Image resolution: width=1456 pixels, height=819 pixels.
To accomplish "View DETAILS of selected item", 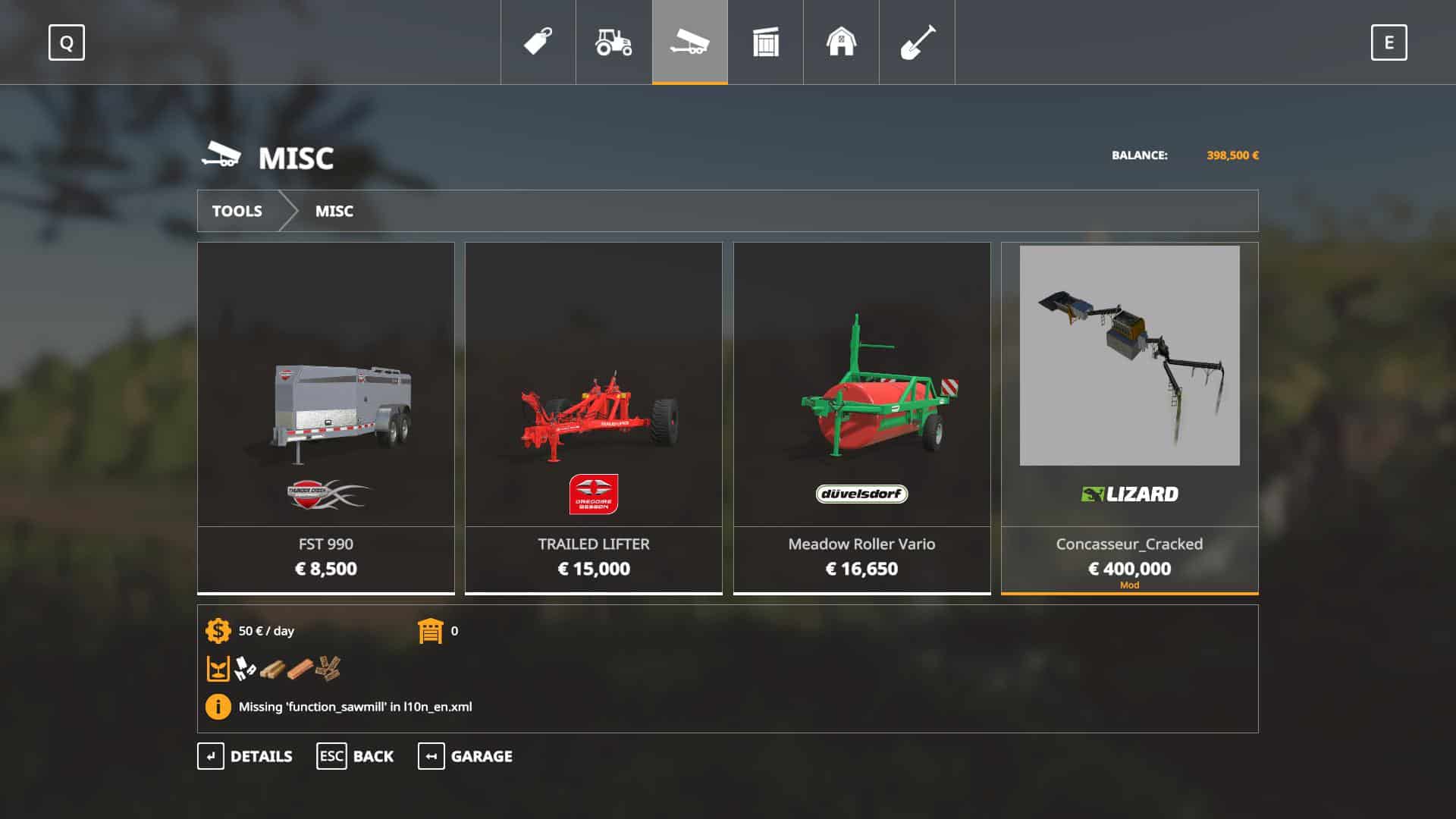I will tap(245, 756).
